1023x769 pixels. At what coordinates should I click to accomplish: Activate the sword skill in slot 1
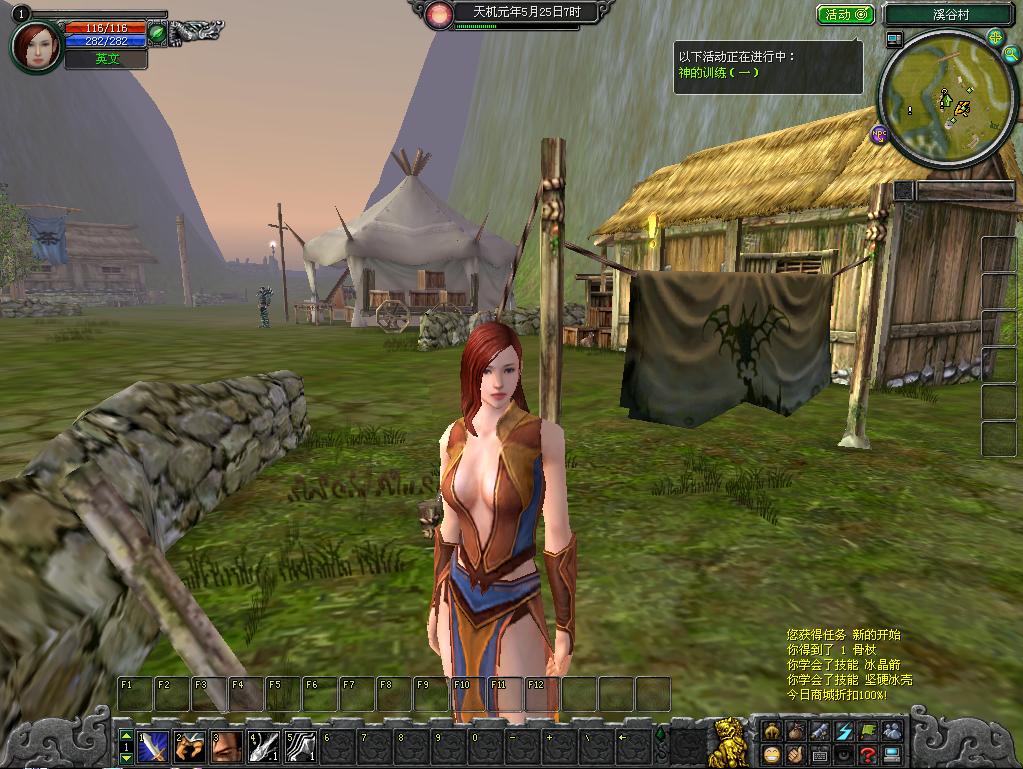(x=153, y=746)
